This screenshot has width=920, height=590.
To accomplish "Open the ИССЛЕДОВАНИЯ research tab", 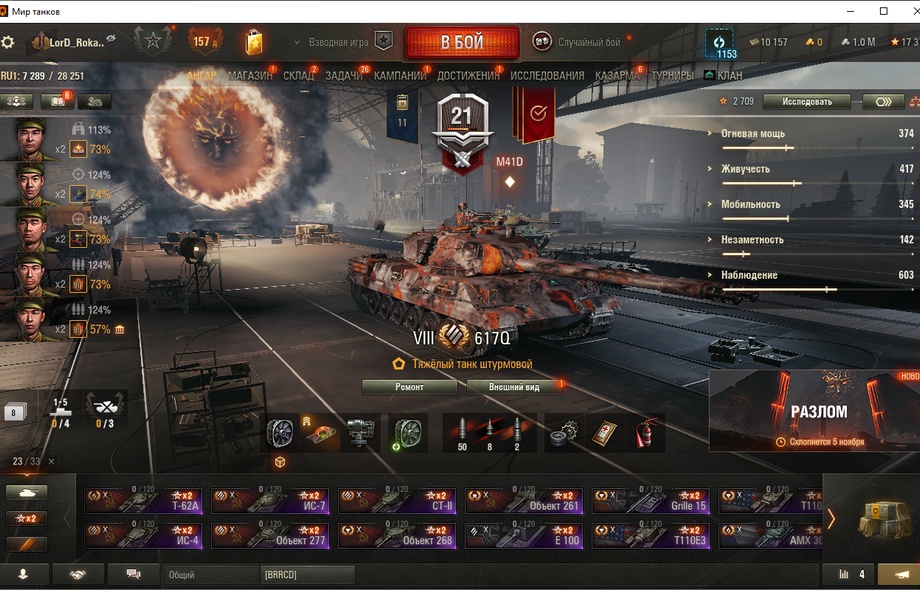I will point(547,76).
